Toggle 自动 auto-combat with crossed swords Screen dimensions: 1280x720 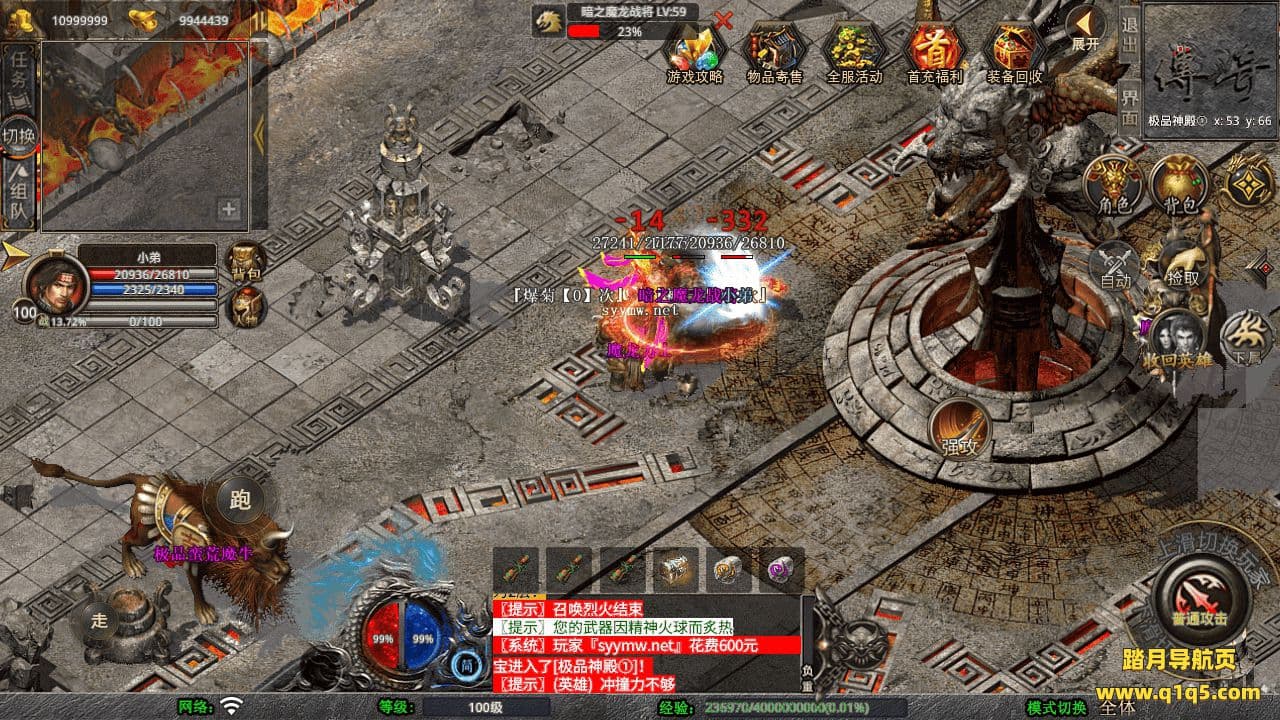[1115, 264]
